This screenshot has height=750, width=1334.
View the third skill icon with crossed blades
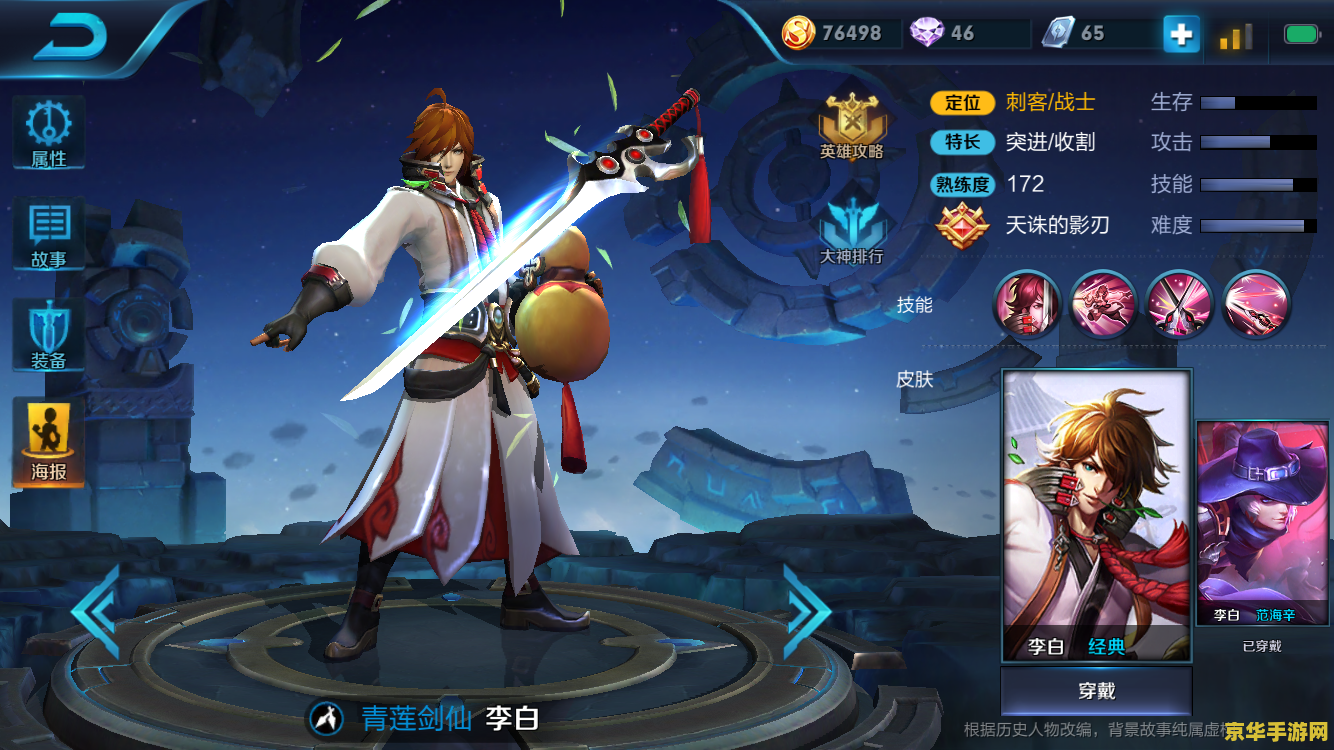[x=1180, y=304]
